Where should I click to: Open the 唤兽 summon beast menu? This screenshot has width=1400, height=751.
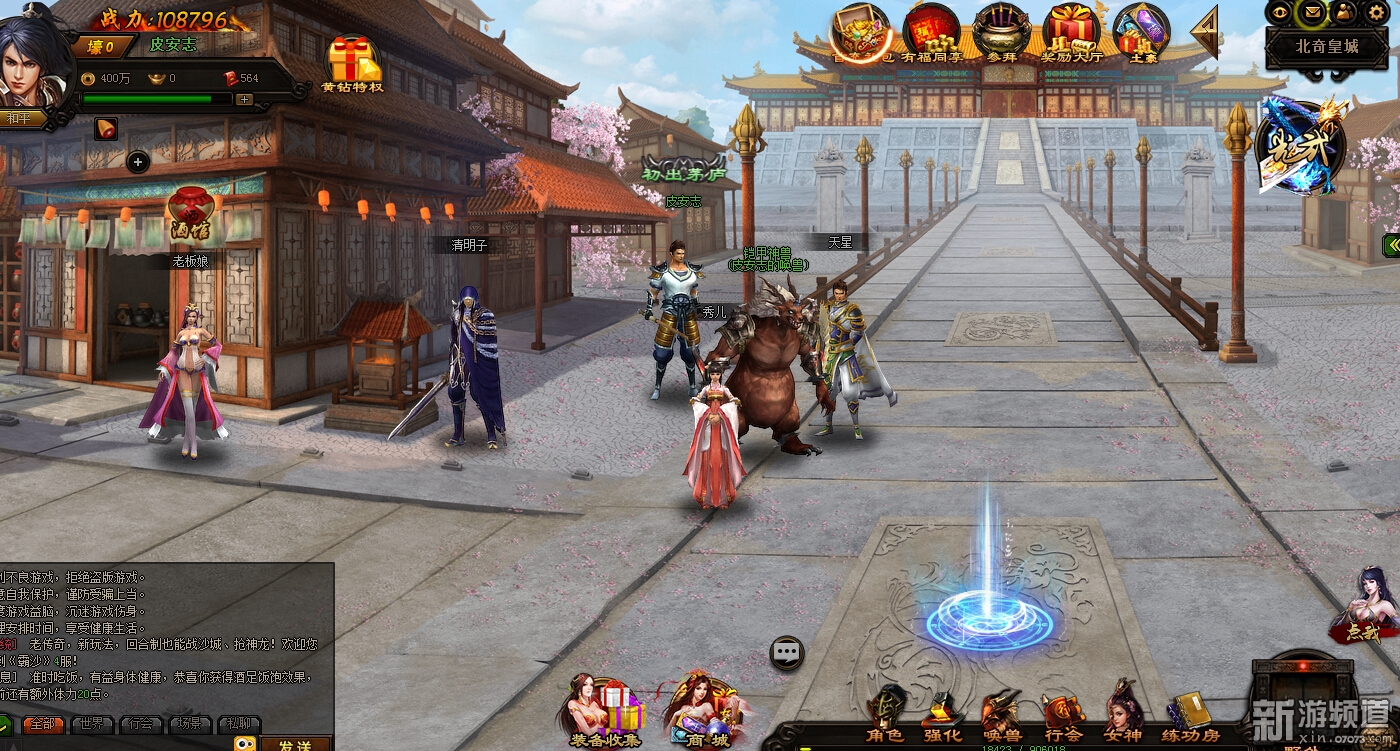click(1001, 716)
